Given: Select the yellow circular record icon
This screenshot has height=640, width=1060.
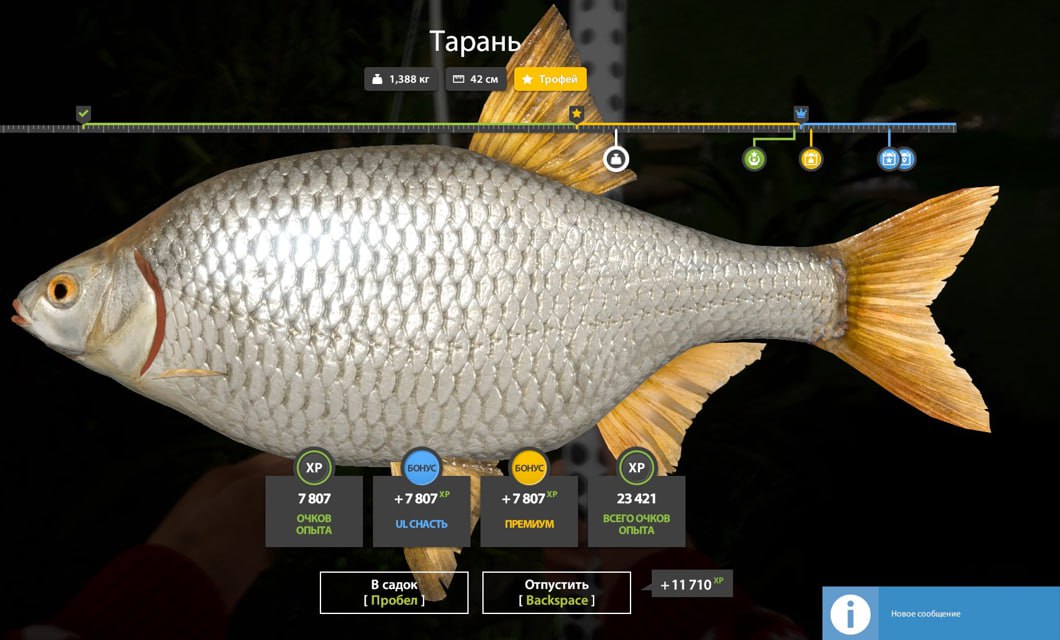Looking at the screenshot, I should click(811, 158).
